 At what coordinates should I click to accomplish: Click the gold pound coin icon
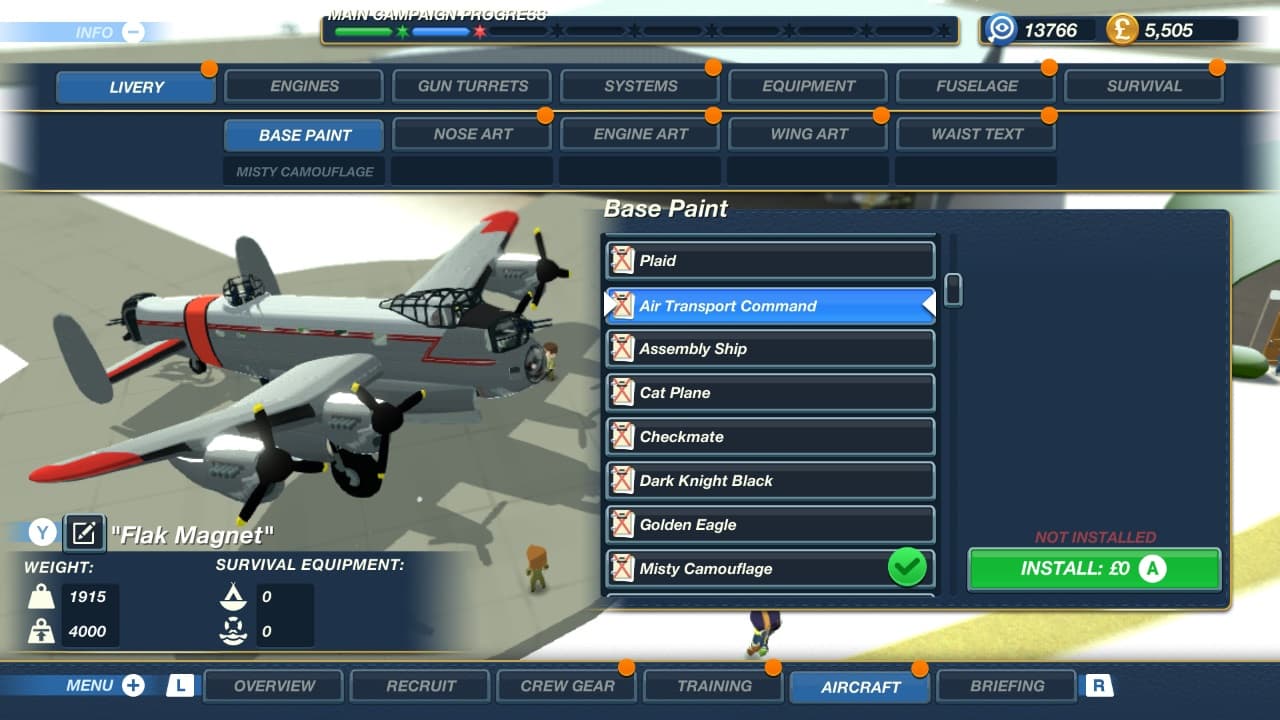pos(1120,29)
